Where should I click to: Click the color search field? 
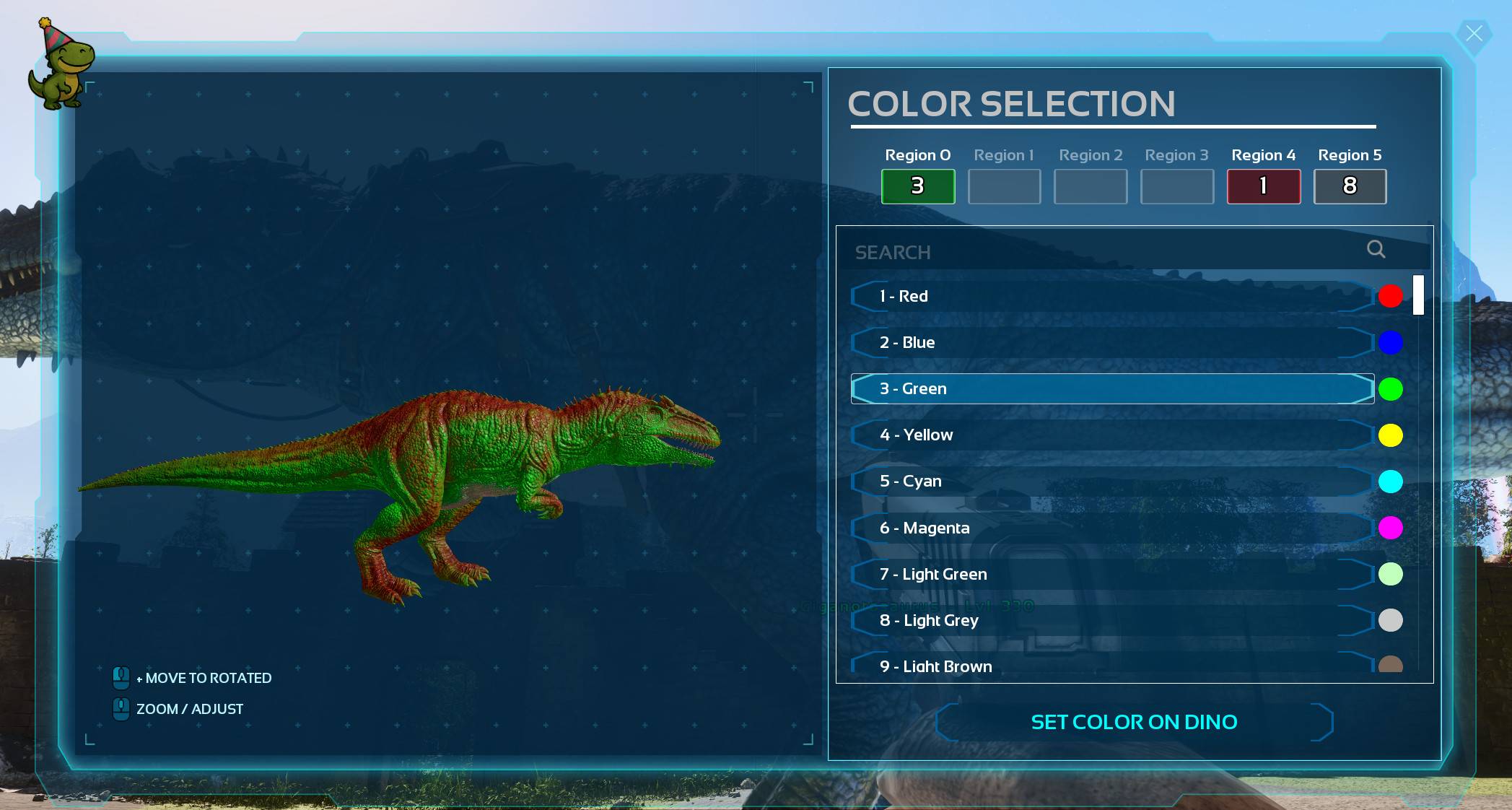1104,252
